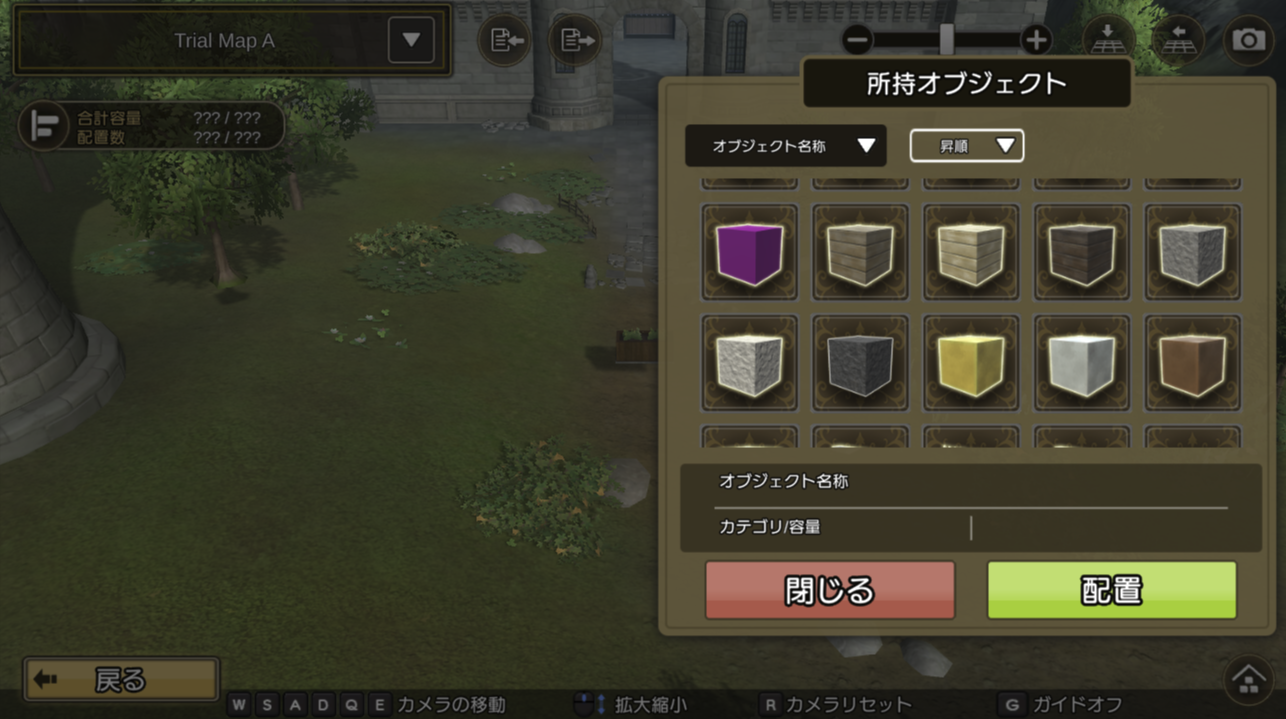This screenshot has width=1286, height=719.
Task: Select the purple cube block
Action: coord(750,252)
